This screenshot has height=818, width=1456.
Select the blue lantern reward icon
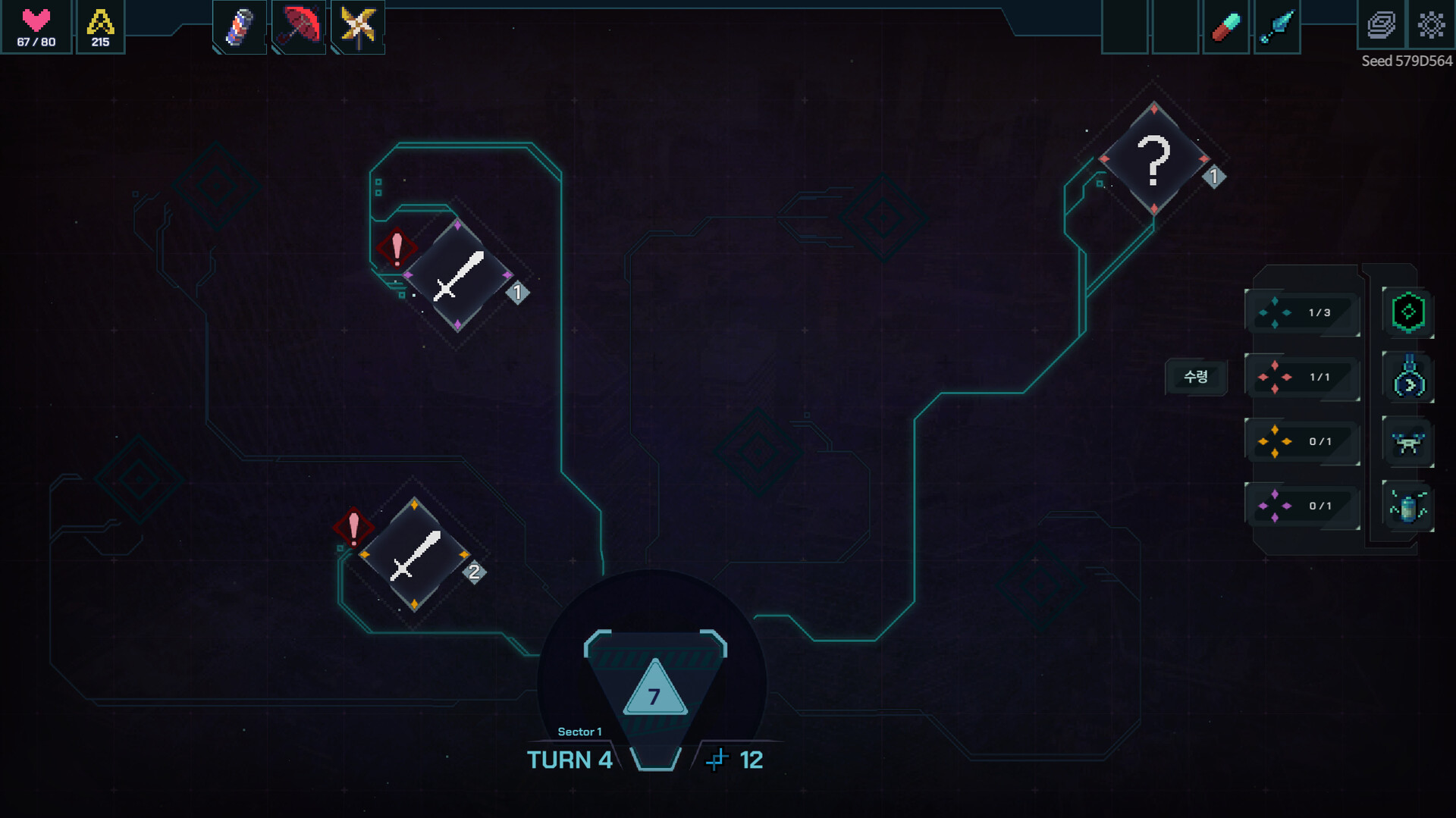1407,378
